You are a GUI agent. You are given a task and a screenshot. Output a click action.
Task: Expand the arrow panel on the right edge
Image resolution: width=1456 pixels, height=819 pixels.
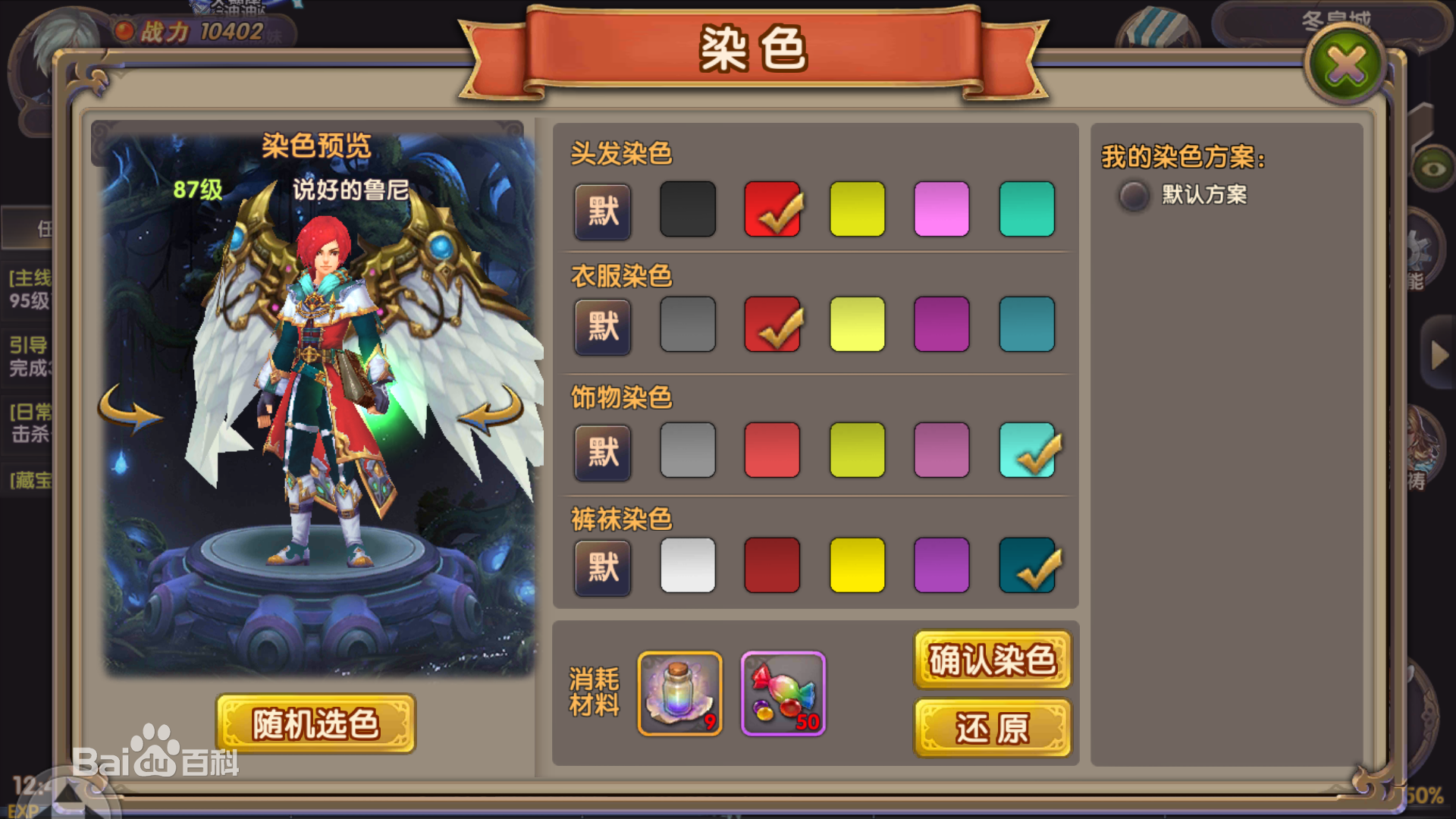click(x=1439, y=356)
